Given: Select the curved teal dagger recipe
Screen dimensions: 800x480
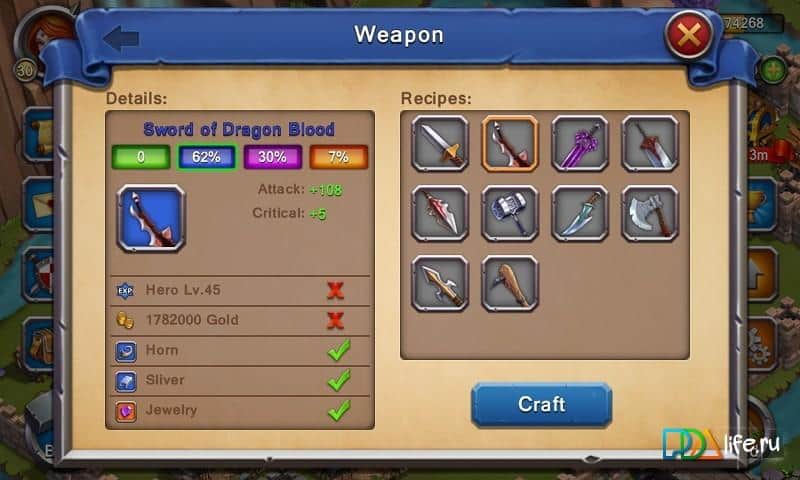Looking at the screenshot, I should pyautogui.click(x=580, y=213).
